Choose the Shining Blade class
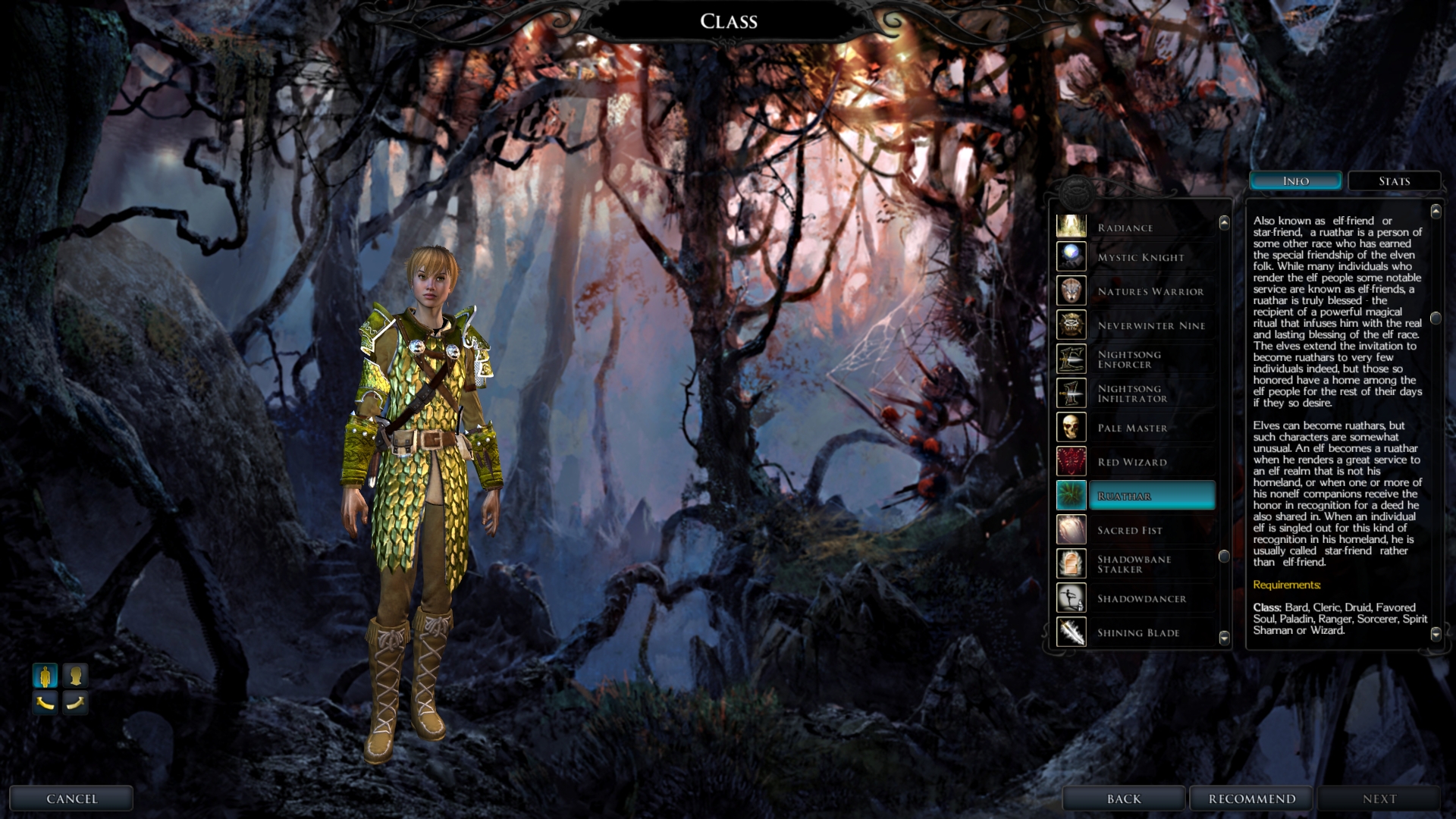The height and width of the screenshot is (819, 1456). (1137, 633)
